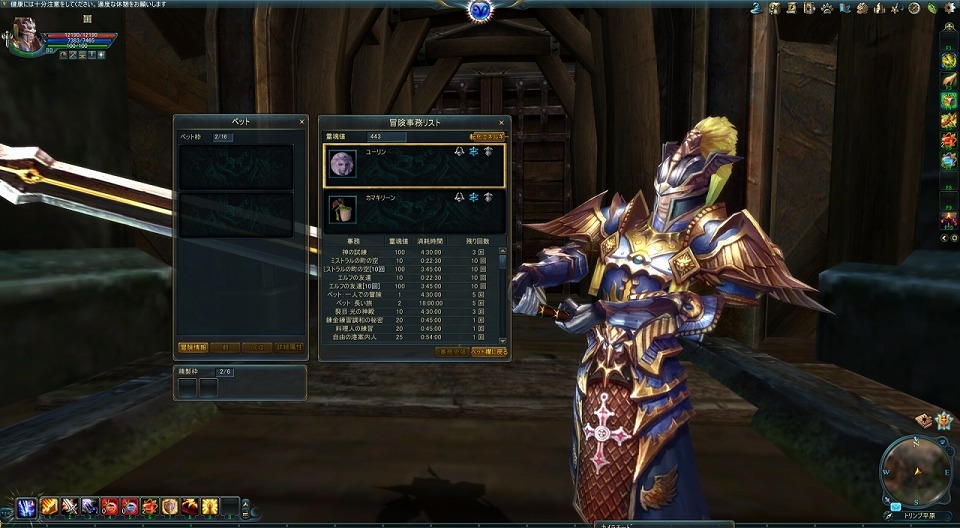Viewport: 960px width, 528px height.
Task: Click the ペット欄に戻る button
Action: (x=490, y=352)
